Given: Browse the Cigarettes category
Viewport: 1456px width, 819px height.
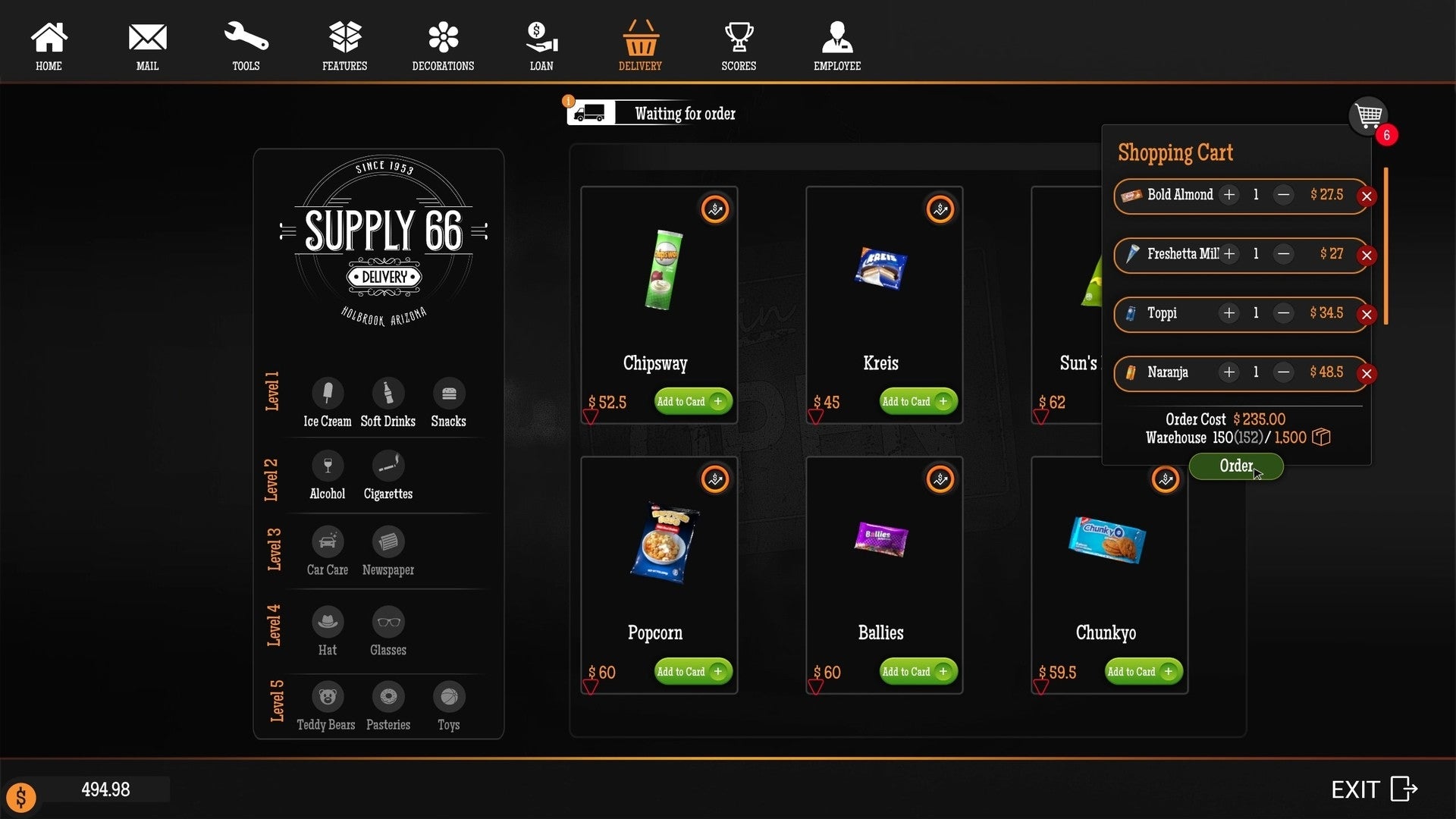Looking at the screenshot, I should pyautogui.click(x=388, y=475).
